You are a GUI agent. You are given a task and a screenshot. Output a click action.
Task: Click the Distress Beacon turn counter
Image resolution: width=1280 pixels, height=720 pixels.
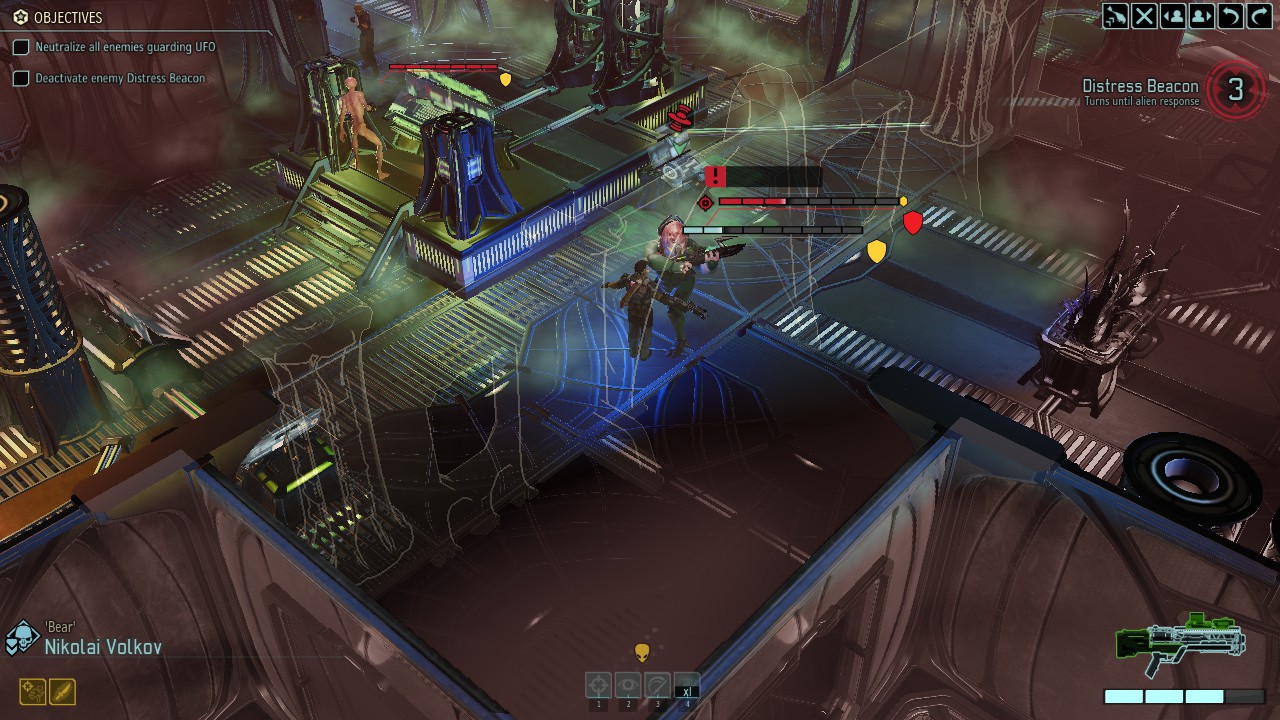(x=1236, y=90)
